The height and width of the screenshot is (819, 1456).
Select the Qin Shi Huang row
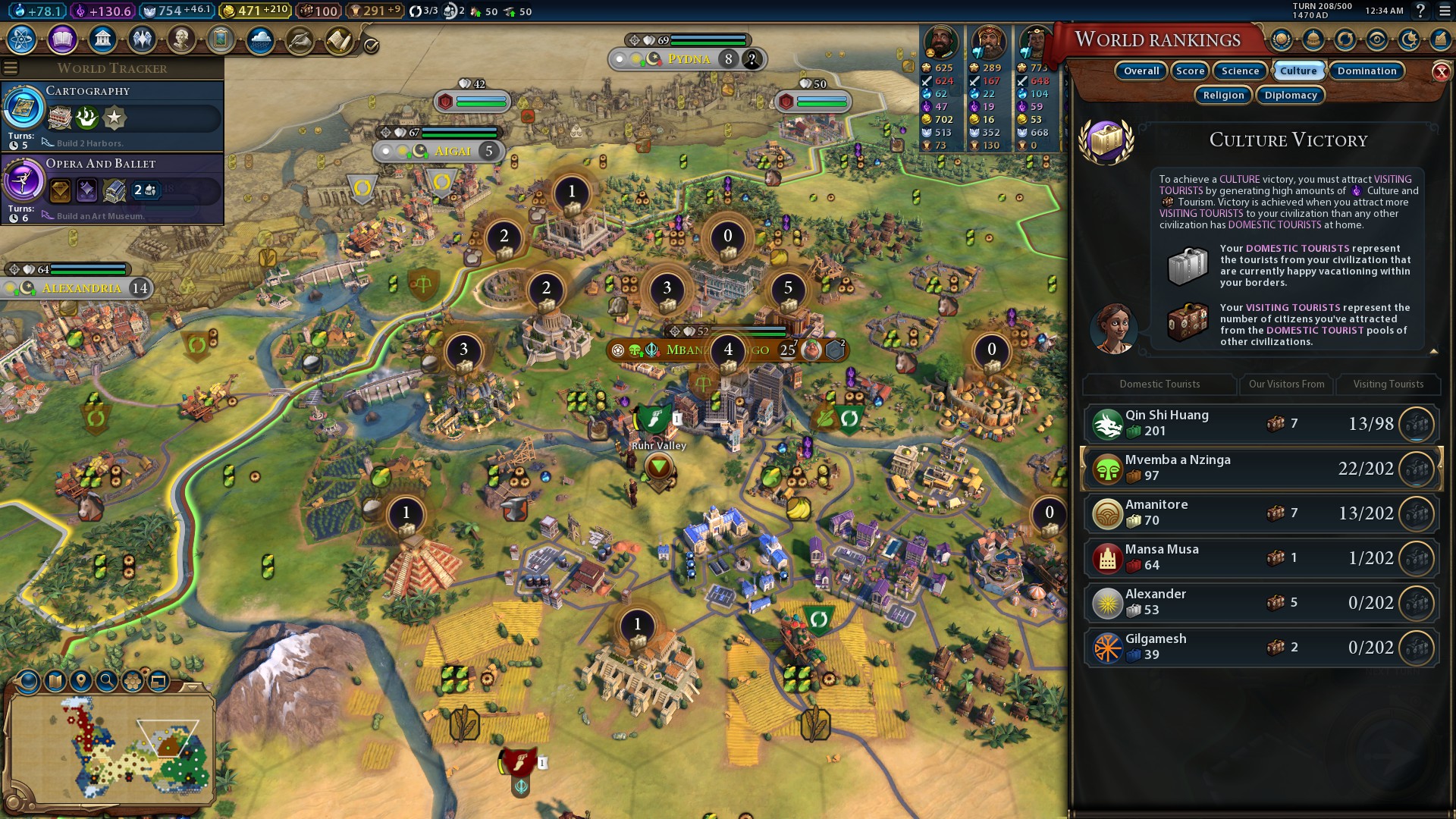(x=1260, y=424)
